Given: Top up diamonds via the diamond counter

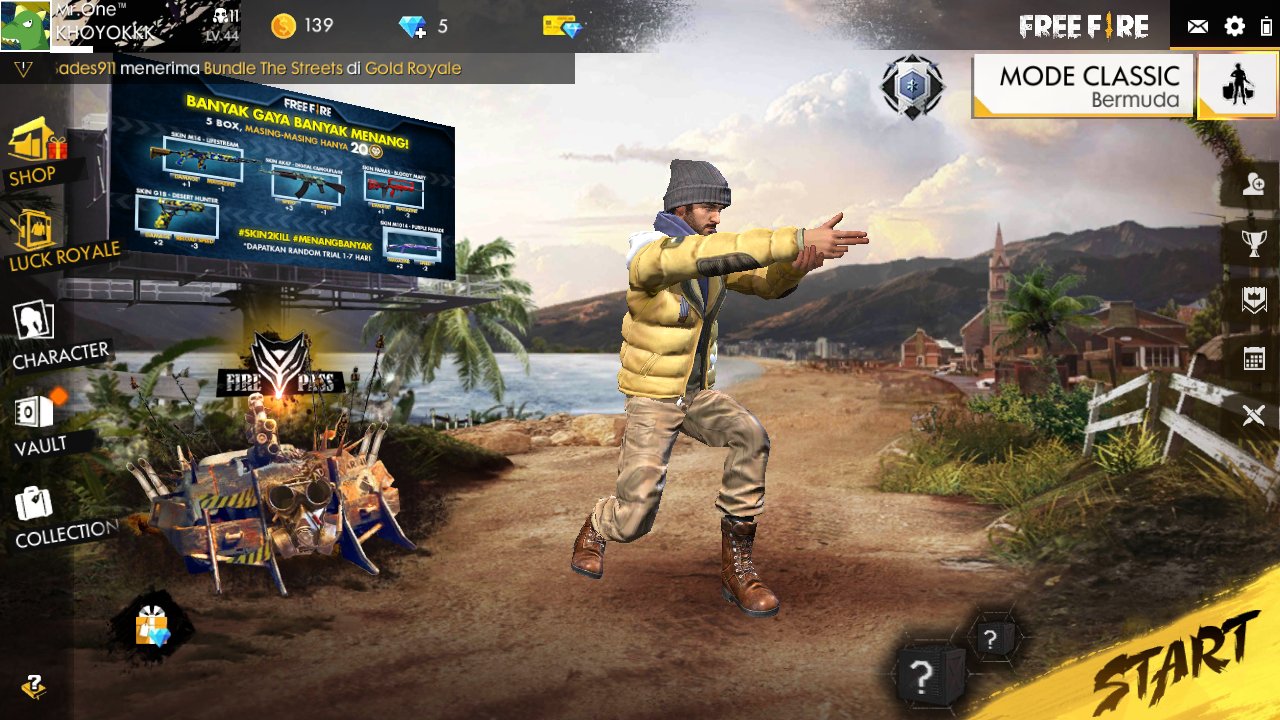Looking at the screenshot, I should click(x=411, y=28).
